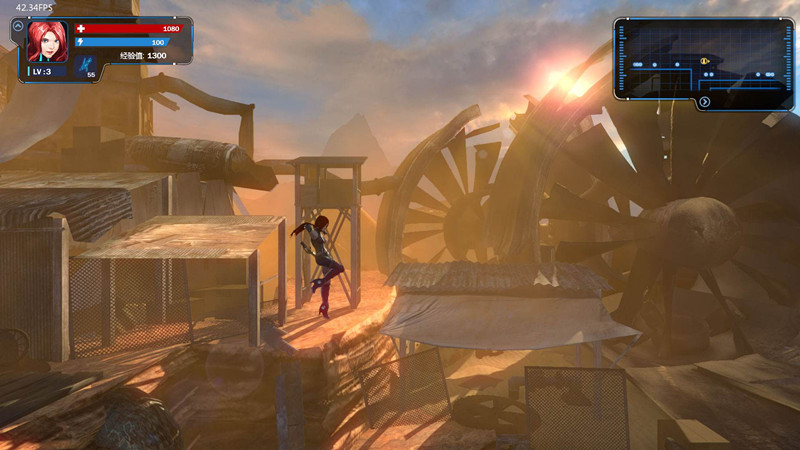Click the red-haired character portrait
800x450 pixels.
click(47, 42)
